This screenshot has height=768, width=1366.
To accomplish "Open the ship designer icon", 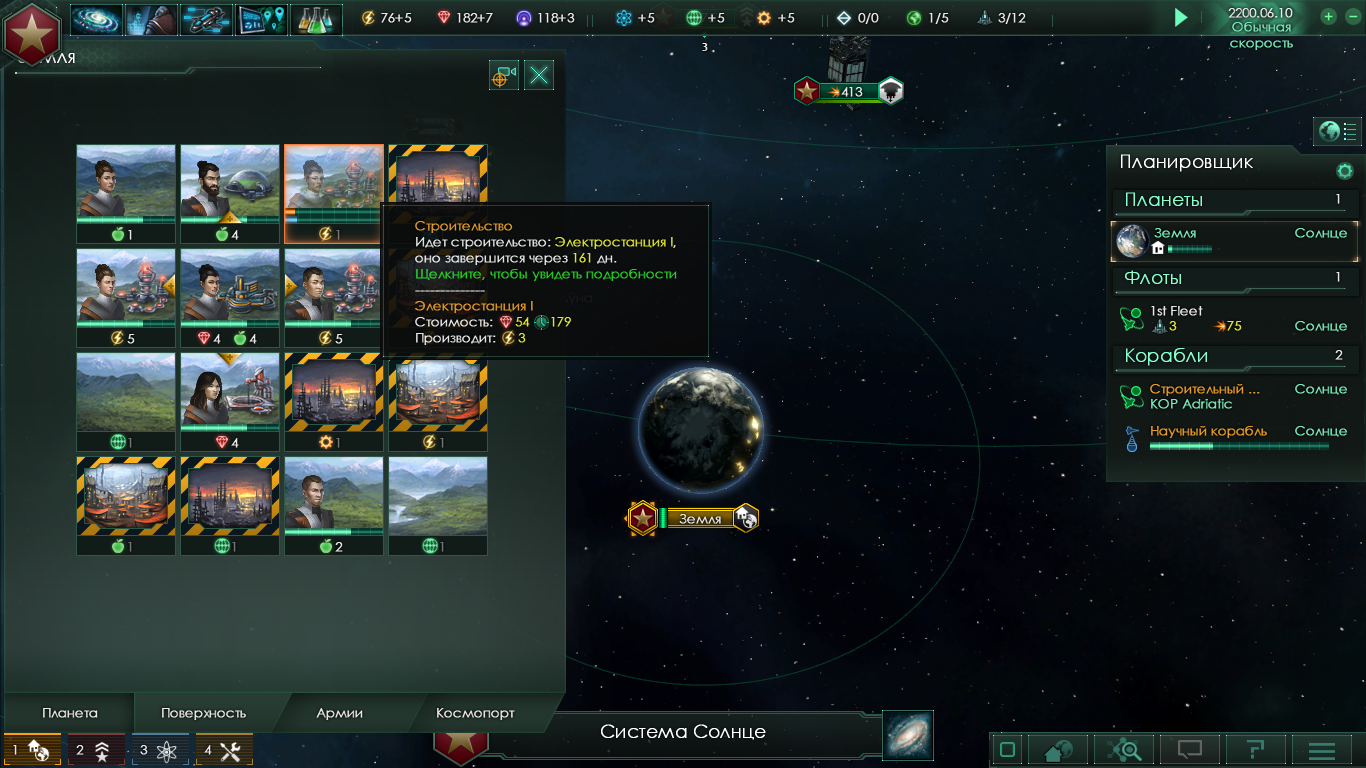I will pyautogui.click(x=206, y=19).
